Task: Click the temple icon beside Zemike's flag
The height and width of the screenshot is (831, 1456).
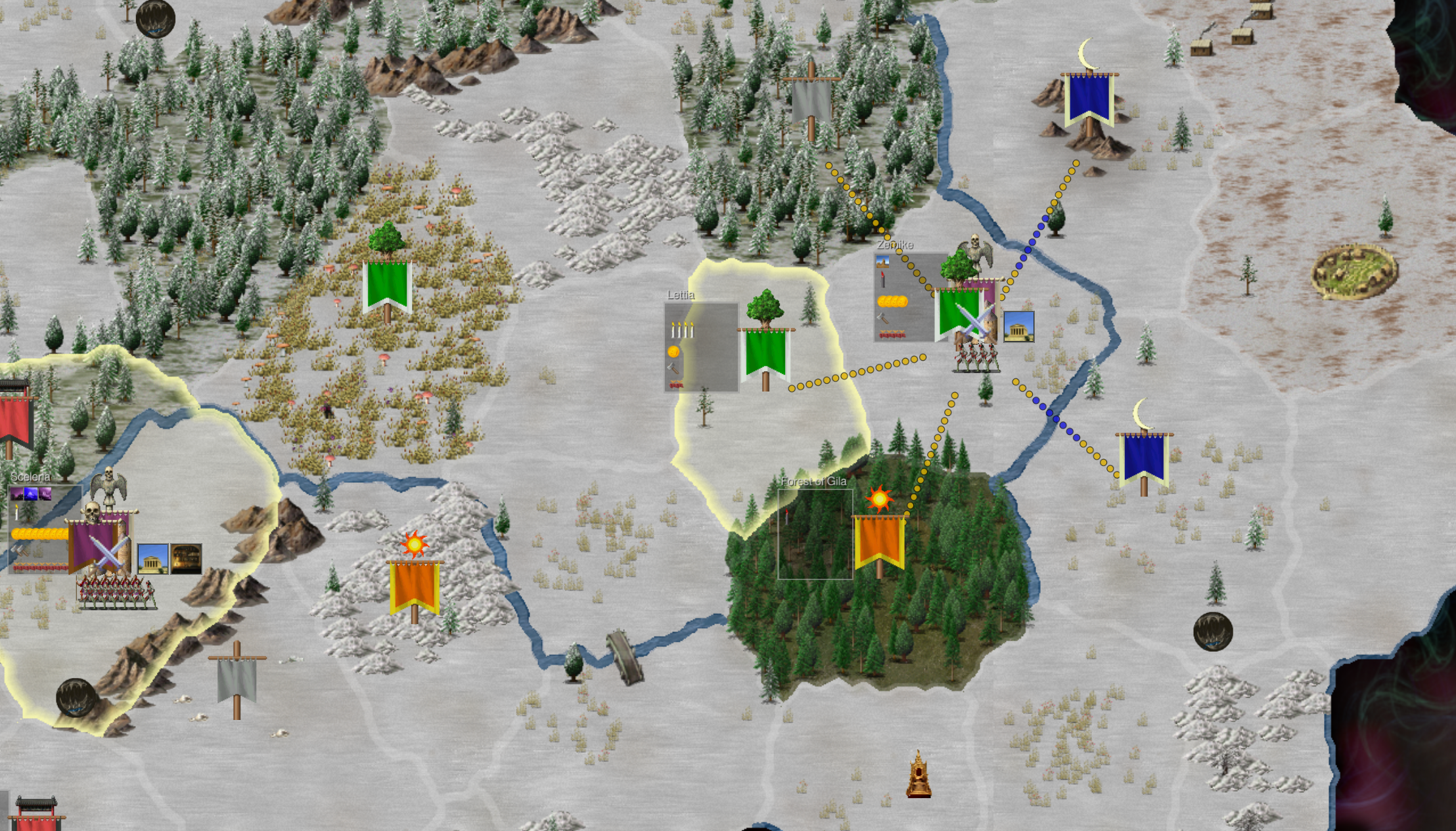Action: (1018, 326)
